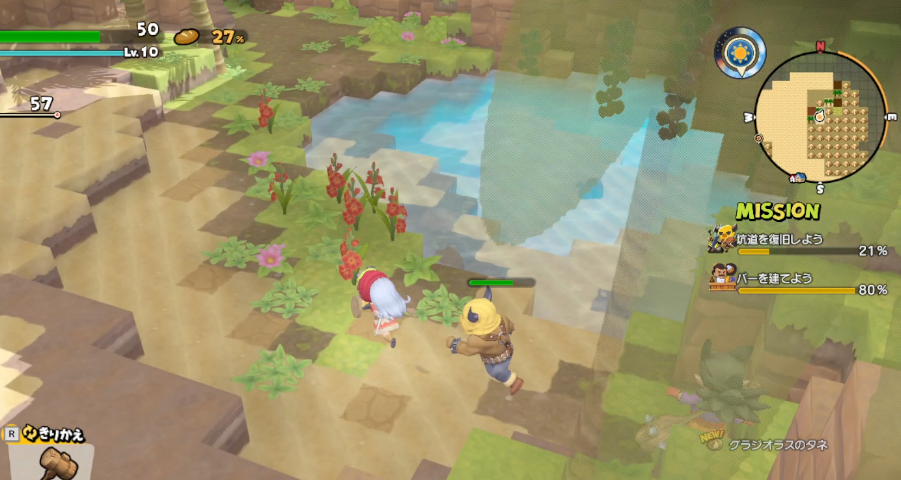
Task: Click the MISSION header
Action: [x=777, y=211]
